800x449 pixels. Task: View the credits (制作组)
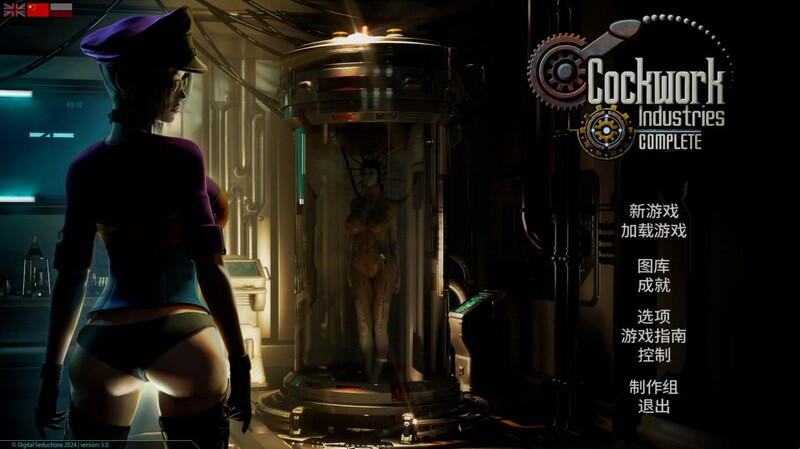(x=653, y=388)
